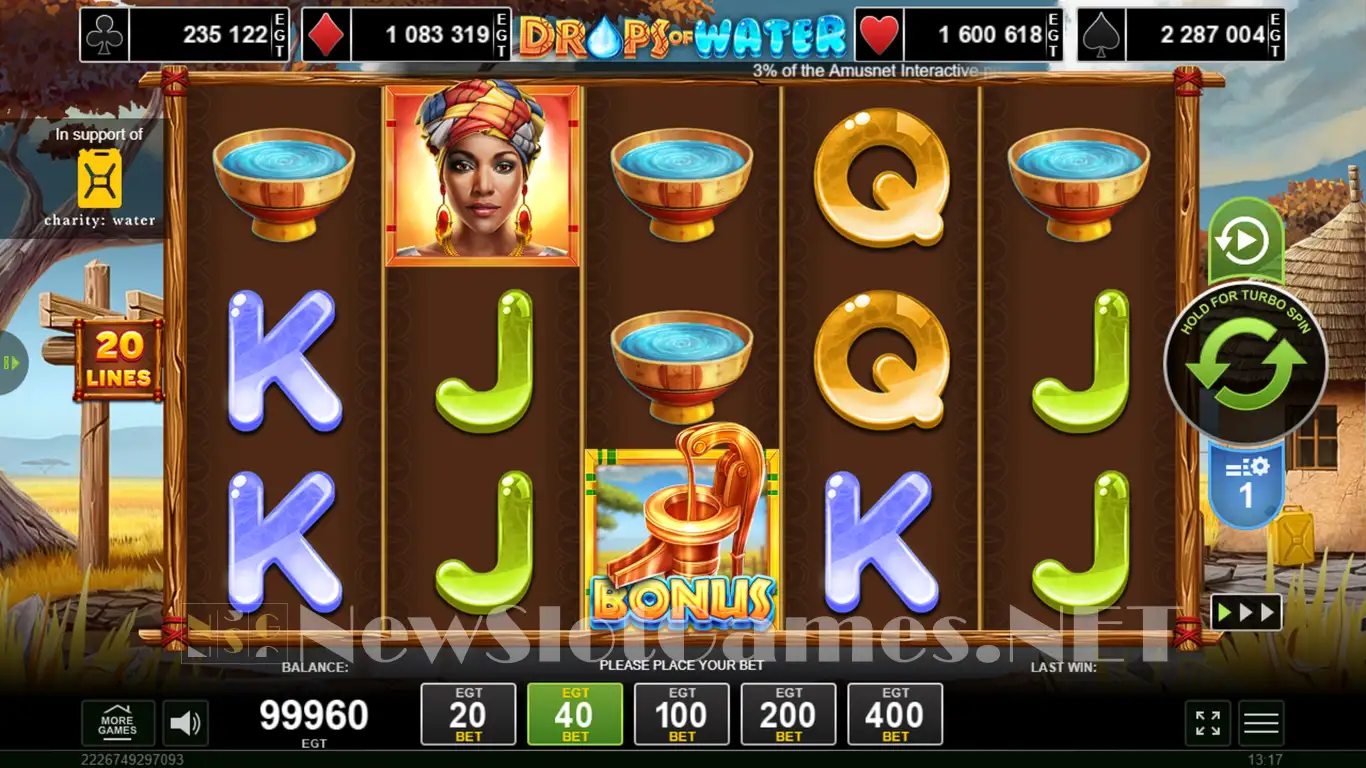The height and width of the screenshot is (768, 1366).
Task: Select the EGT 100 bet
Action: [x=682, y=714]
